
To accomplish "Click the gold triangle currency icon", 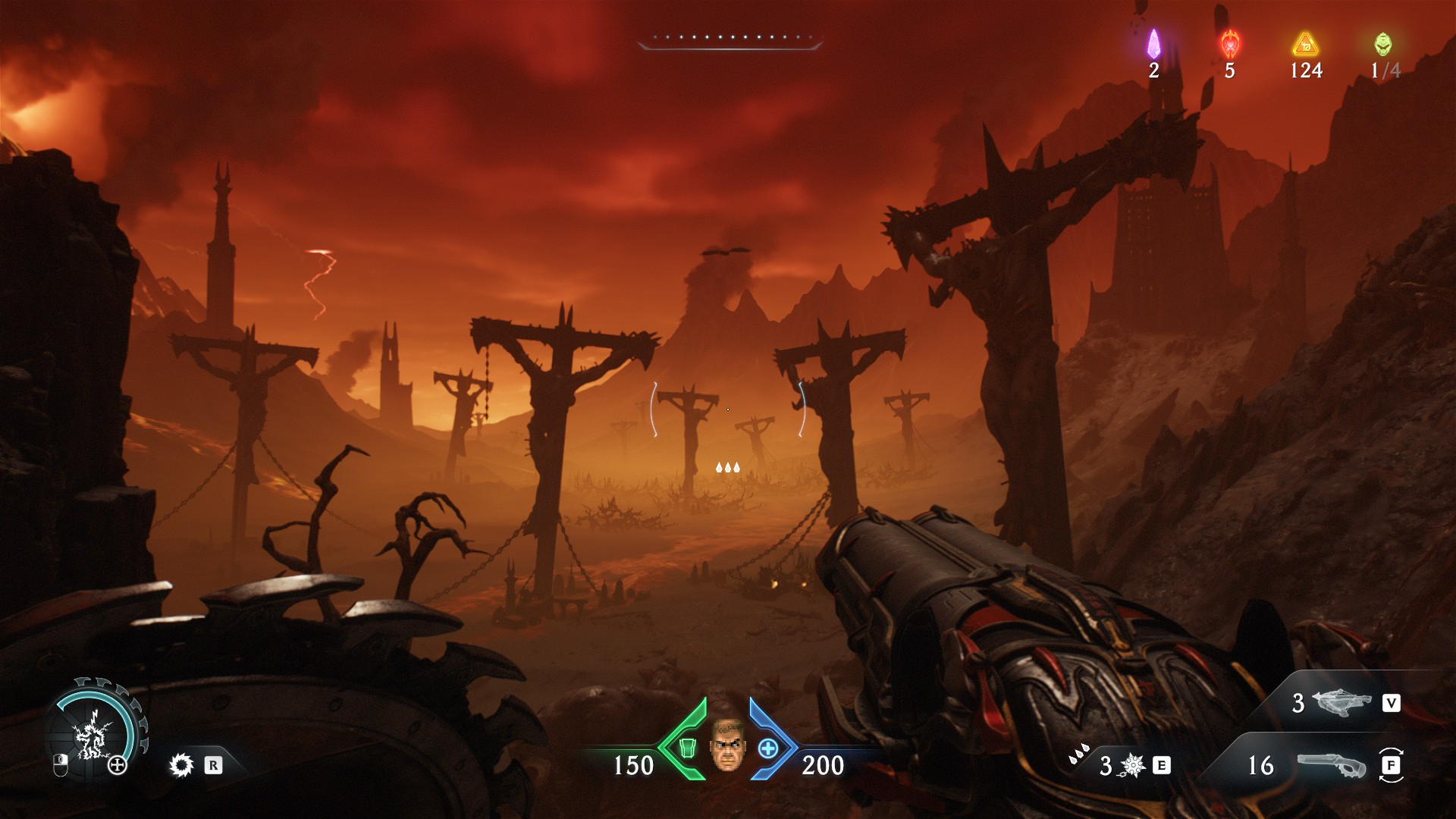I will pyautogui.click(x=1306, y=44).
